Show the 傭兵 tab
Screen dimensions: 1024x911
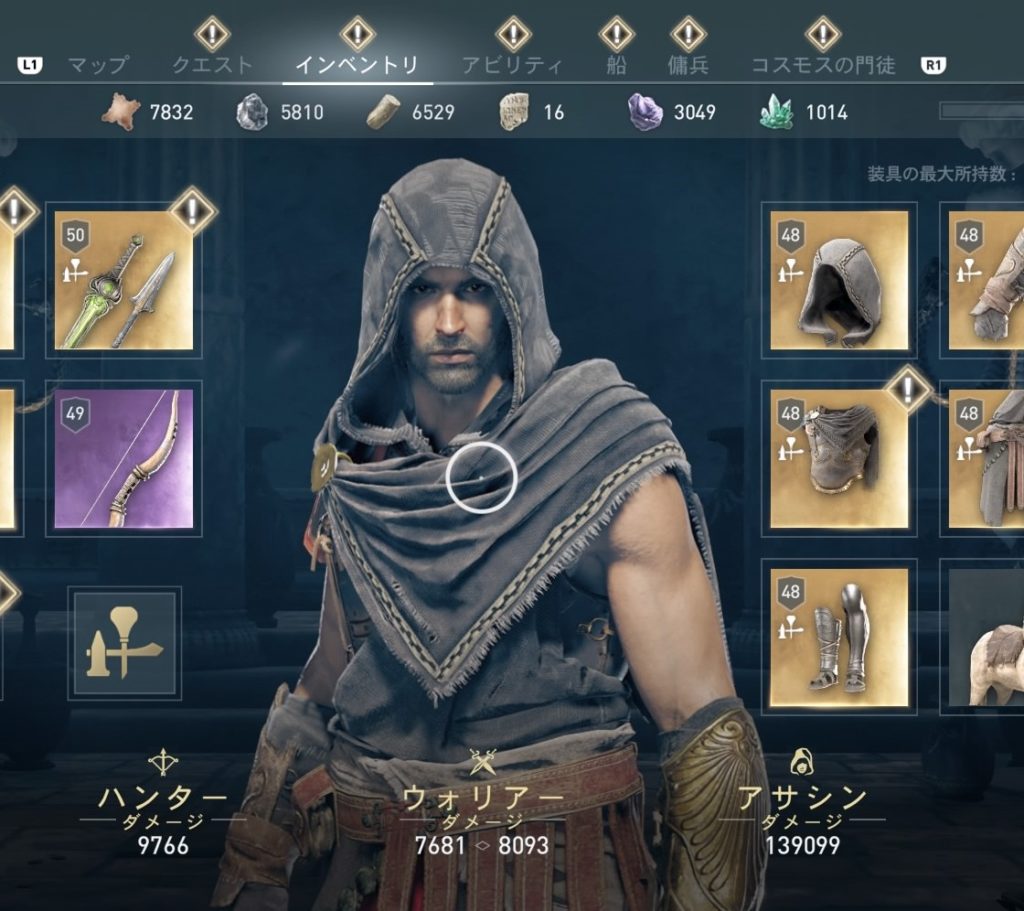[x=688, y=66]
